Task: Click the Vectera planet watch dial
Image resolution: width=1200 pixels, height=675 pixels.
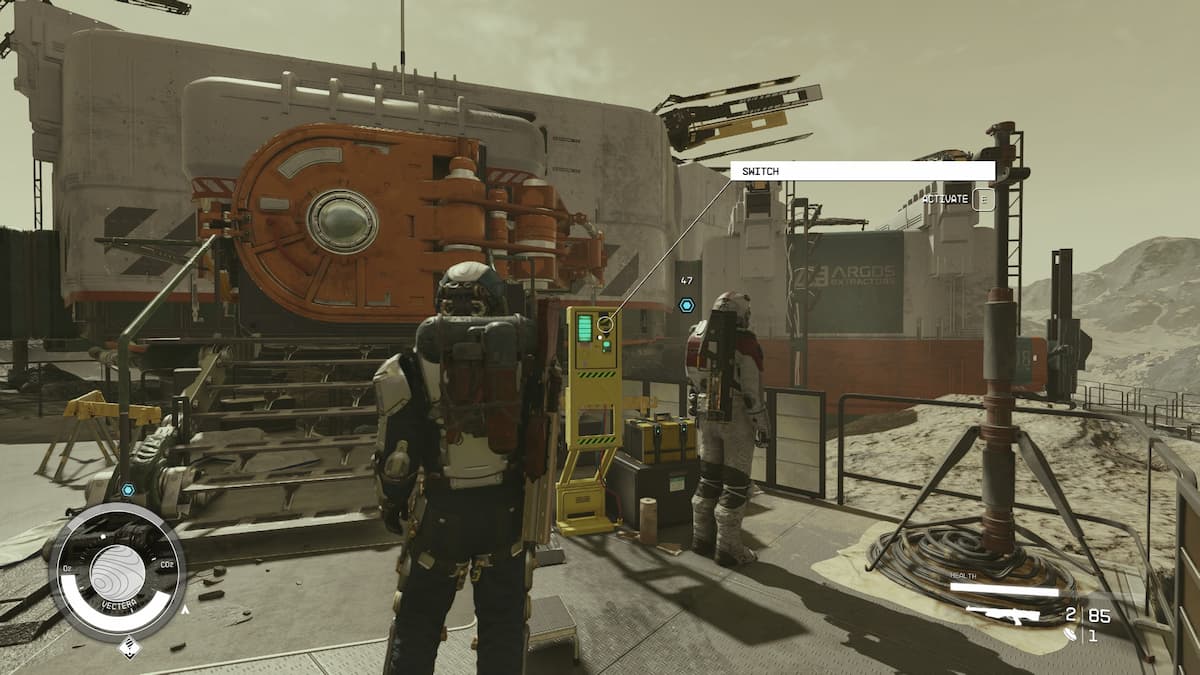Action: coord(117,570)
